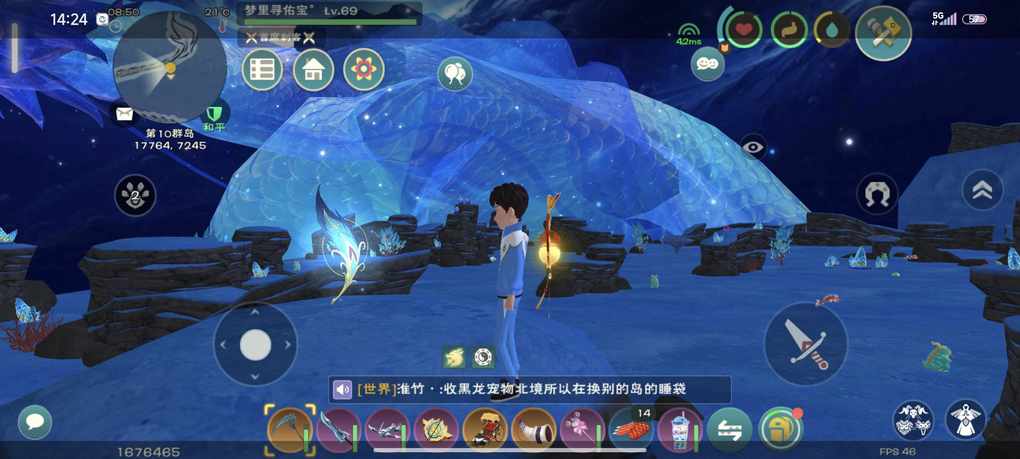Tap the double-chevron jump button
The width and height of the screenshot is (1020, 459).
[x=982, y=191]
